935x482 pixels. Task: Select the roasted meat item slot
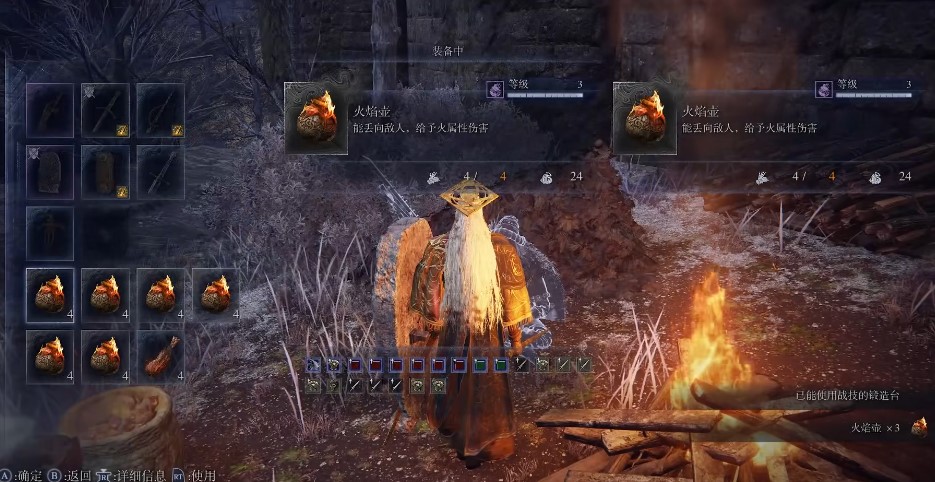coord(161,356)
